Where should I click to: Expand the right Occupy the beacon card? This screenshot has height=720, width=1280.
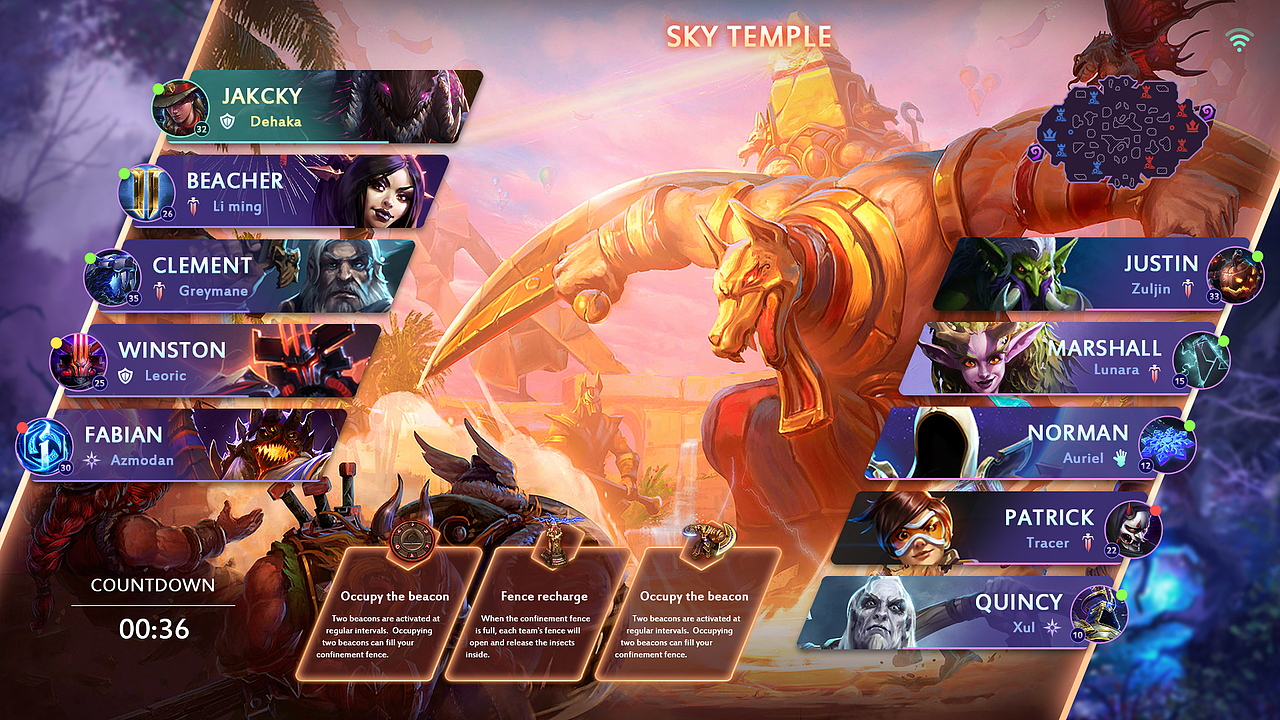point(692,620)
